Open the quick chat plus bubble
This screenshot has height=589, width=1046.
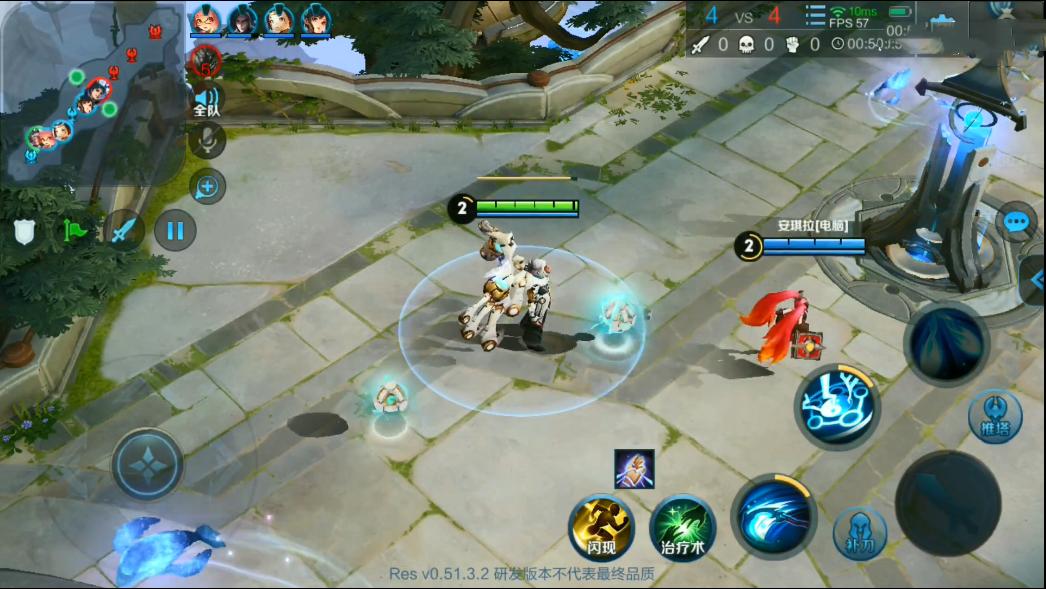208,187
